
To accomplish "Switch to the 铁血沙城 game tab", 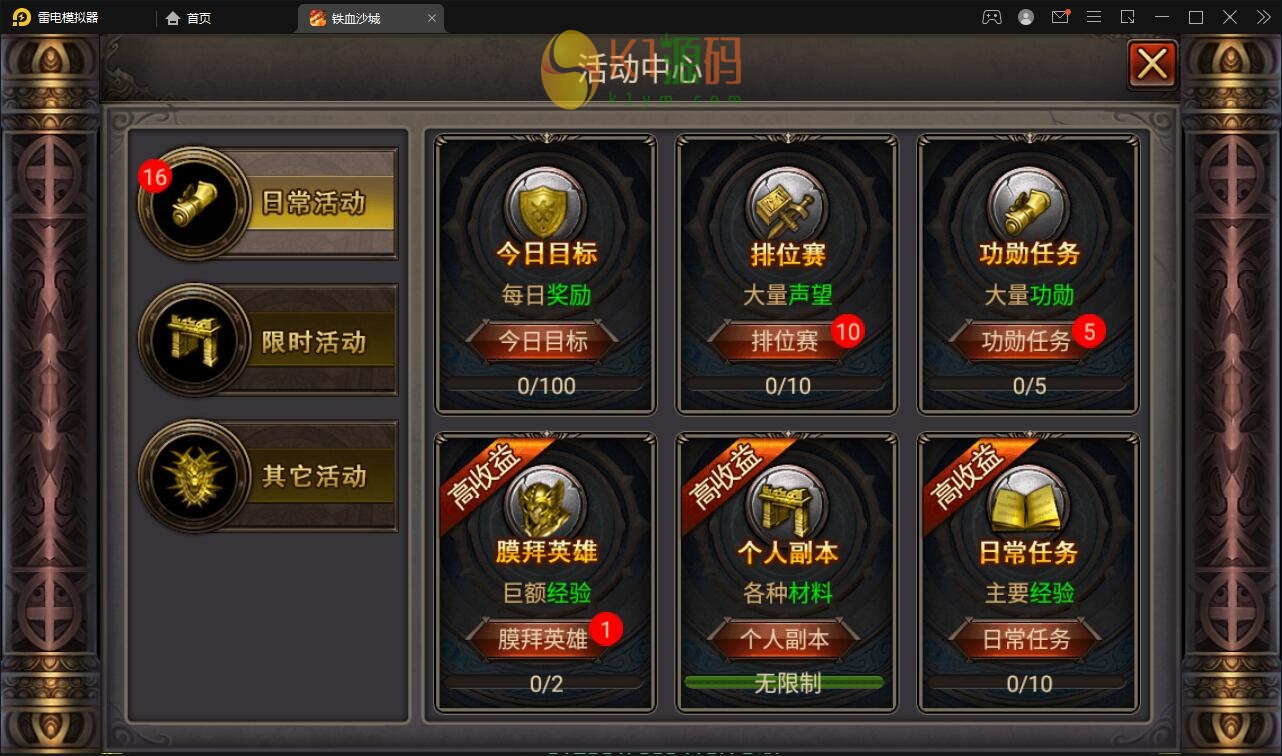I will (363, 17).
